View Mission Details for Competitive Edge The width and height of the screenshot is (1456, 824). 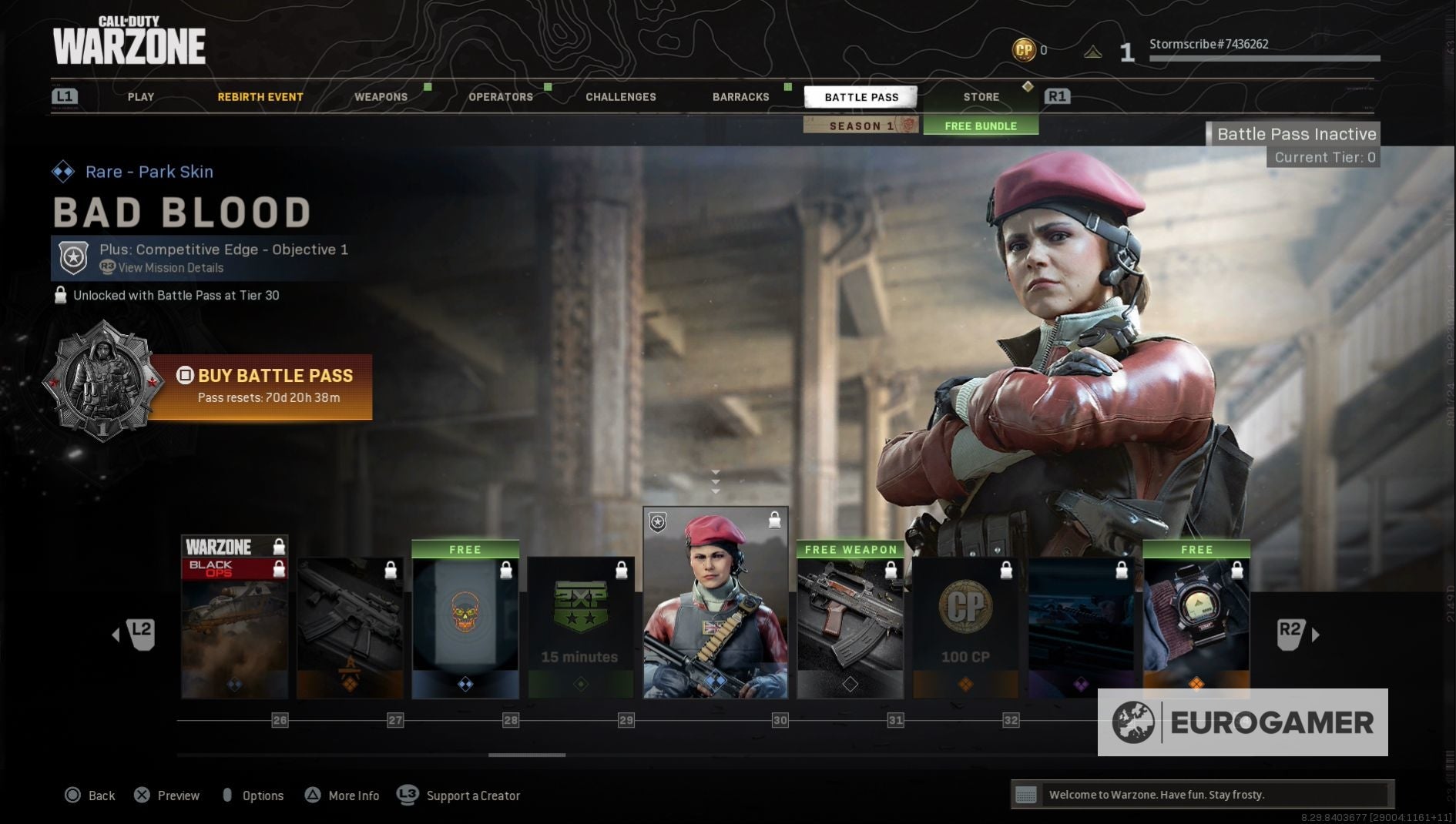170,268
